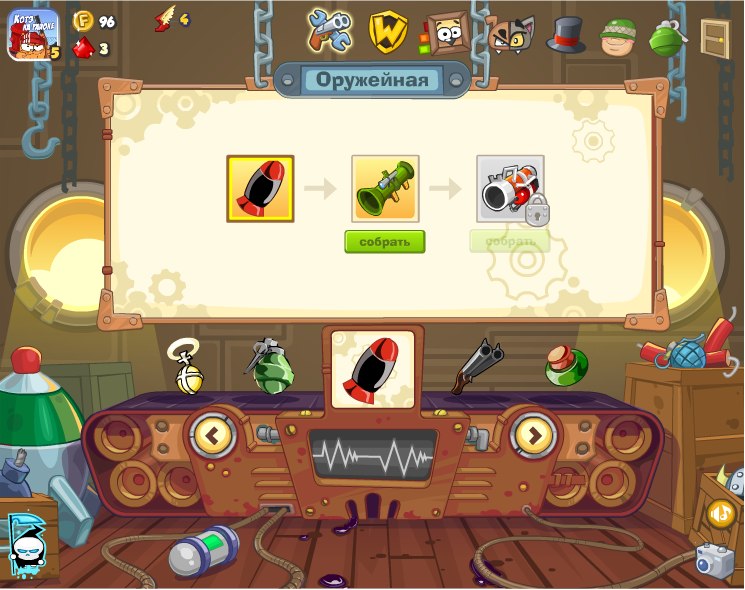Select the green bazooka upgrade slot
This screenshot has width=745, height=590.
(385, 188)
